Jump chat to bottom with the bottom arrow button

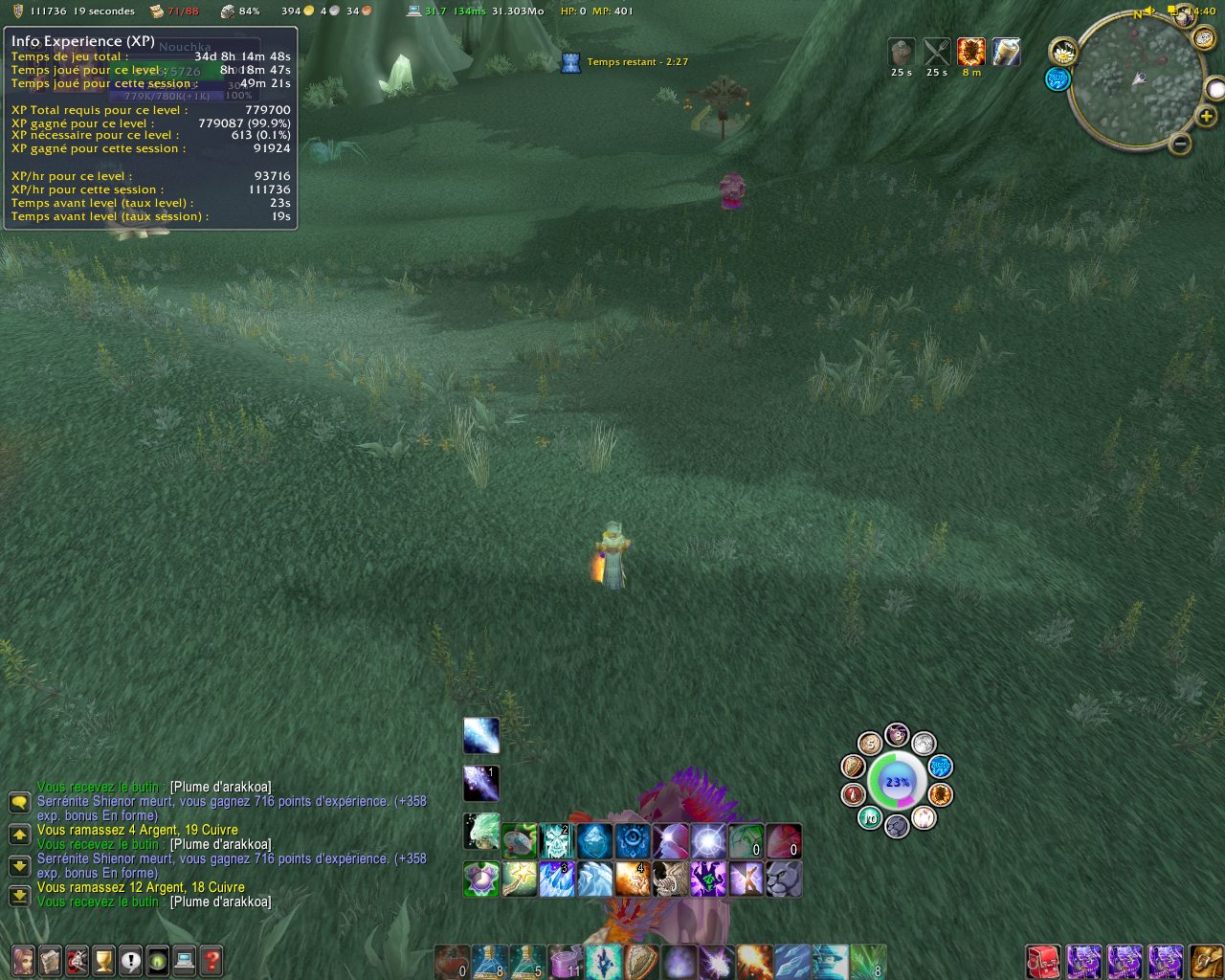(x=19, y=897)
